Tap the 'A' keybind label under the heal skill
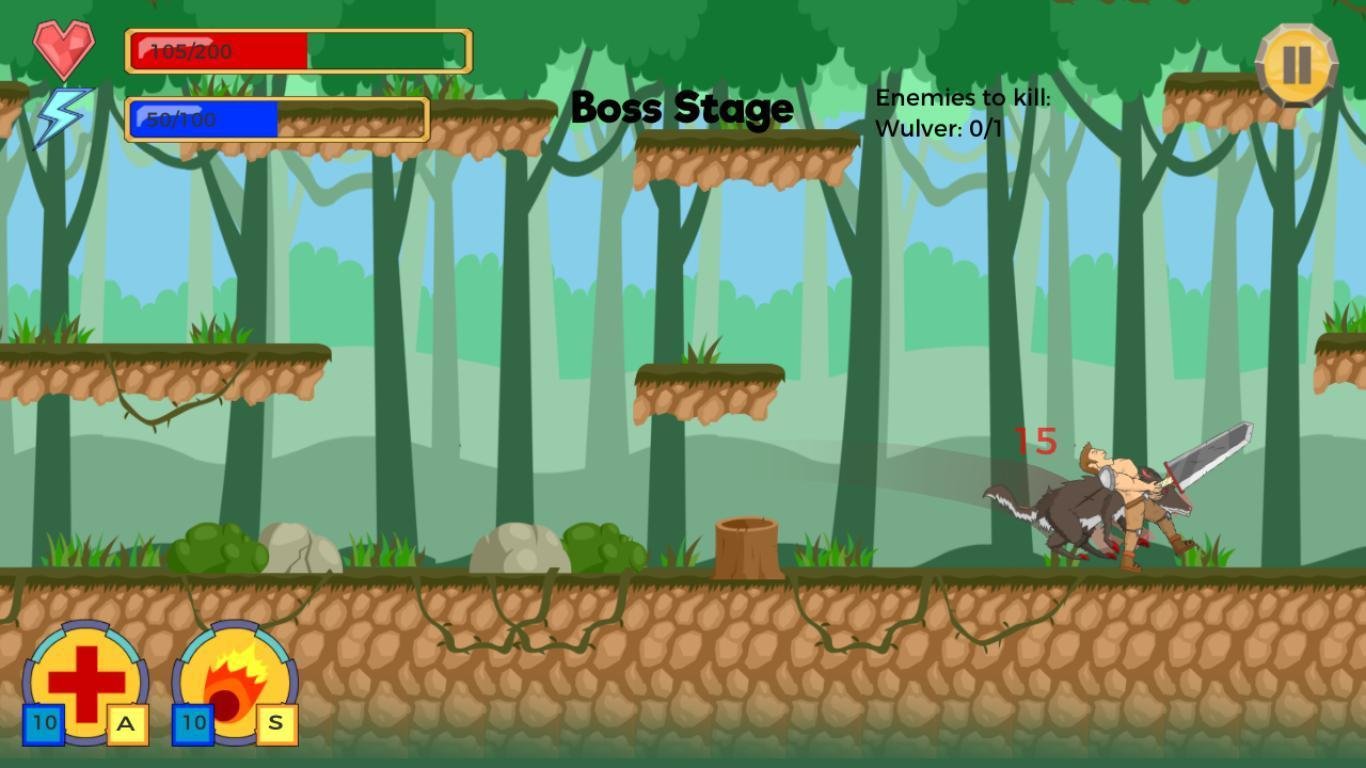Image resolution: width=1366 pixels, height=768 pixels. (128, 725)
